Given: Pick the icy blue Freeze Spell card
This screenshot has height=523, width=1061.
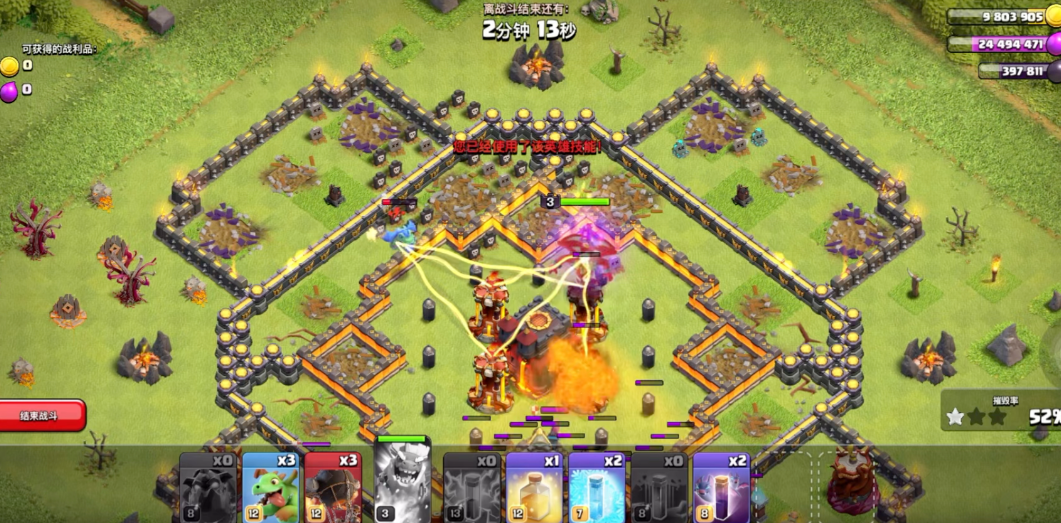Looking at the screenshot, I should [x=596, y=487].
